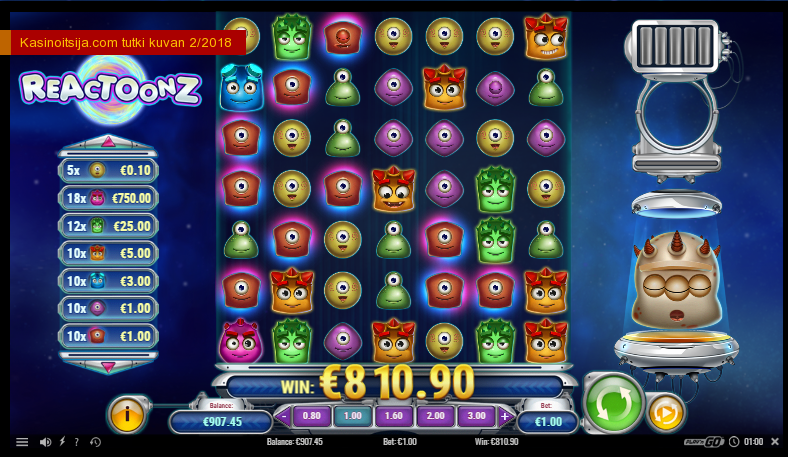Start autoplay with the orange play button

tap(665, 412)
